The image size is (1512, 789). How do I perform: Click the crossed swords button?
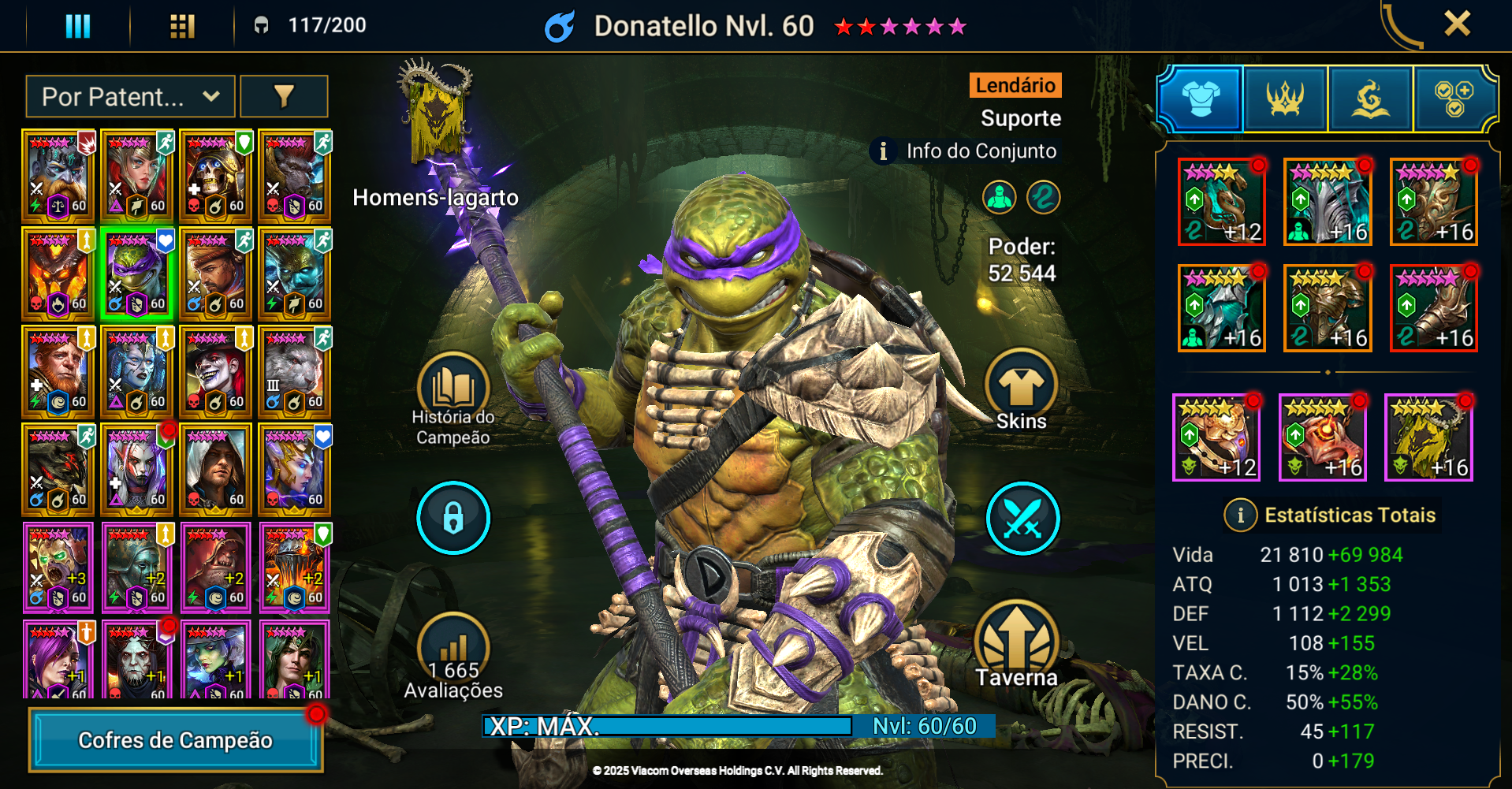coord(1022,519)
